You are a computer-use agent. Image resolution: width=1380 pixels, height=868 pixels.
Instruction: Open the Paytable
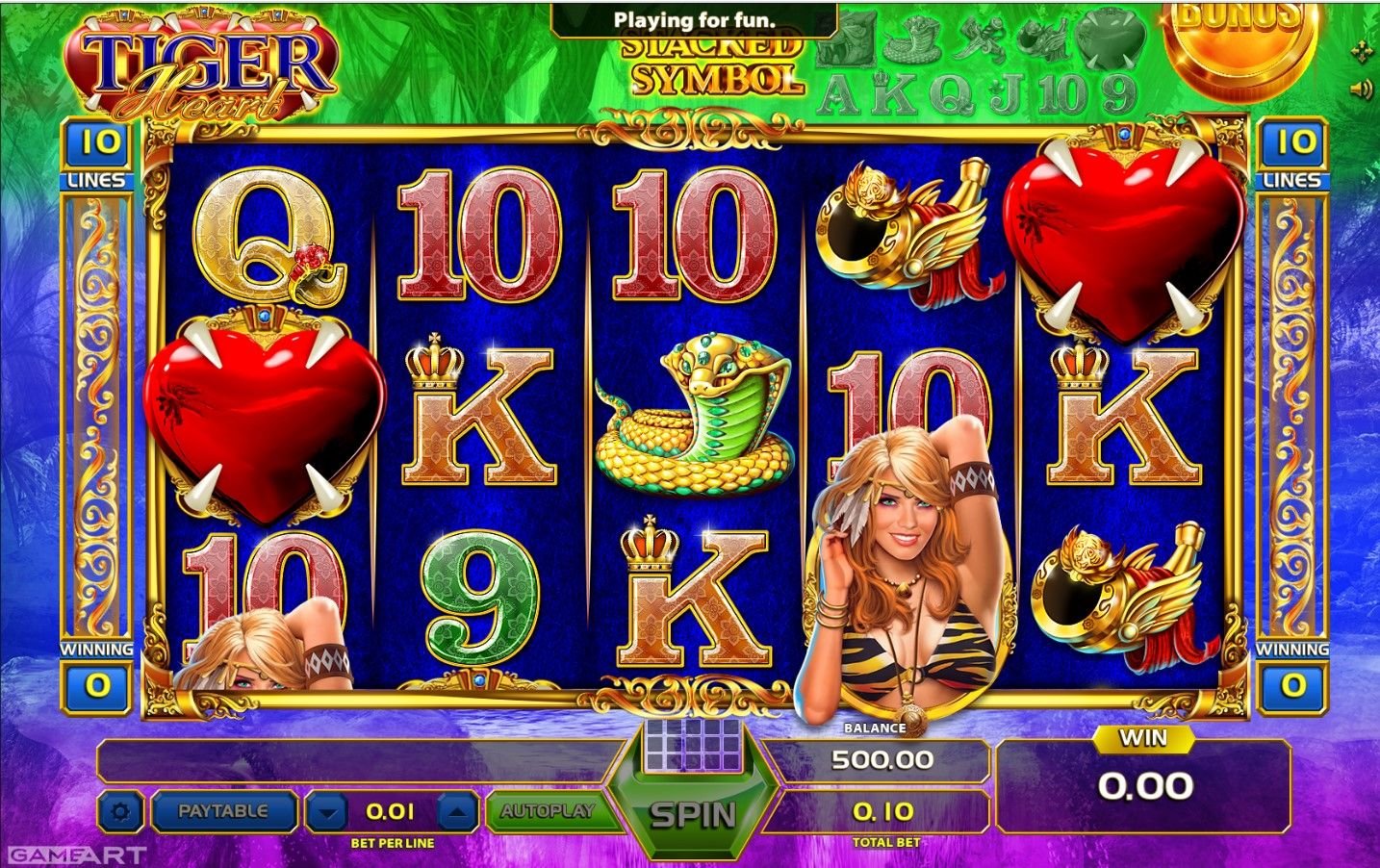(x=223, y=811)
